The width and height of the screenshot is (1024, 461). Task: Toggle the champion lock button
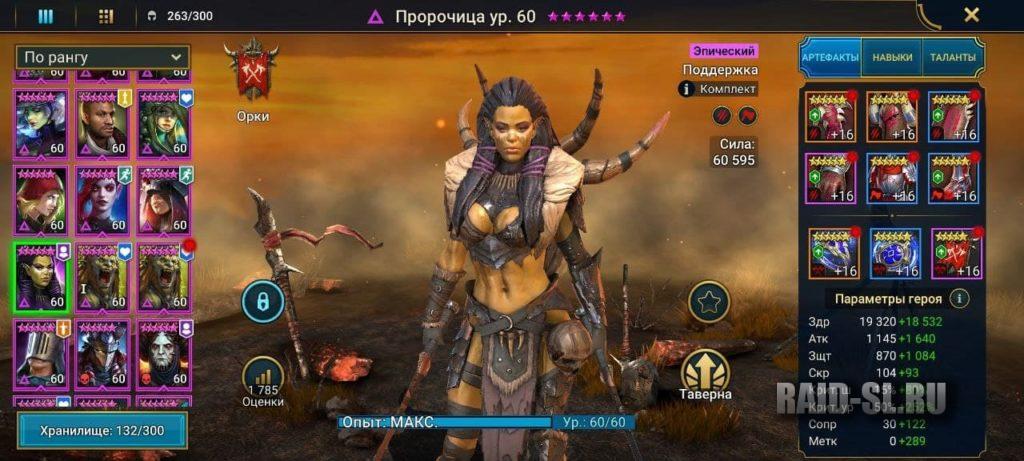pyautogui.click(x=263, y=301)
